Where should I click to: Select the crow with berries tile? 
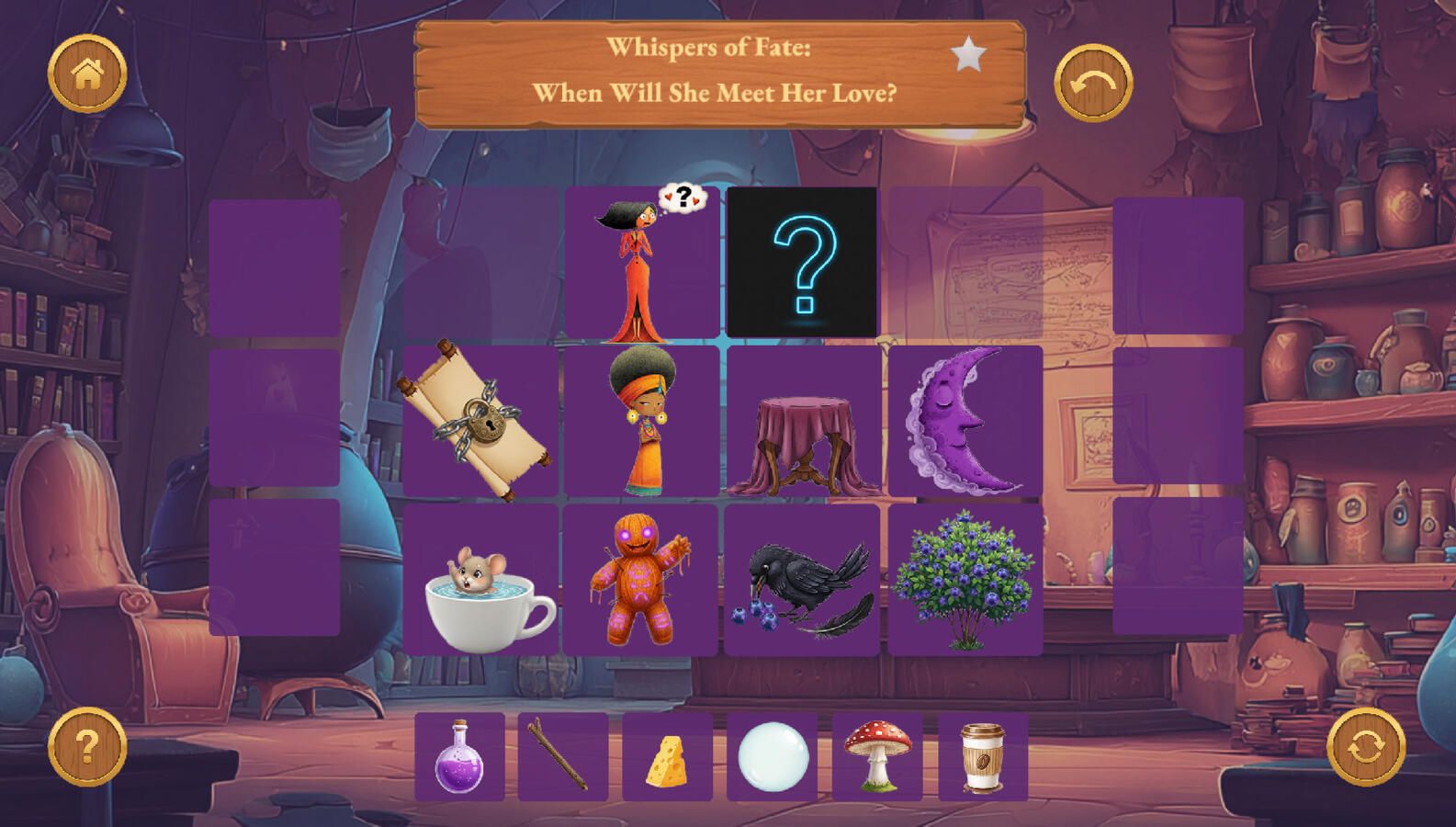802,581
